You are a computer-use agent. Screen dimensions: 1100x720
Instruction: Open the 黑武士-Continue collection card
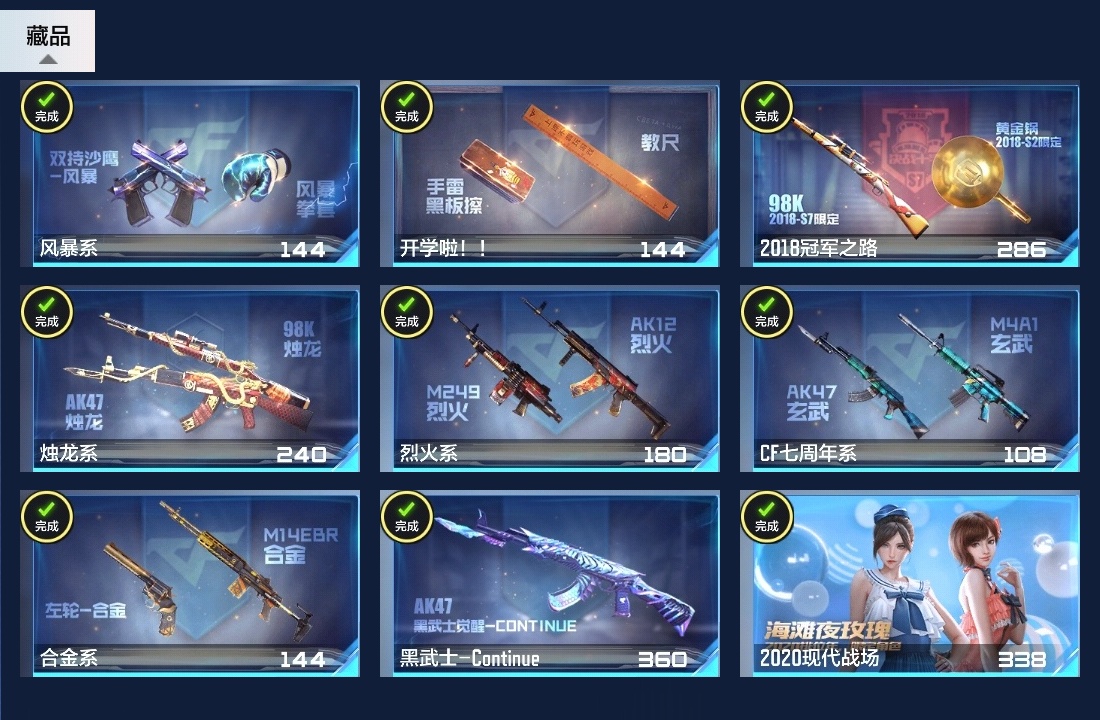click(x=550, y=585)
